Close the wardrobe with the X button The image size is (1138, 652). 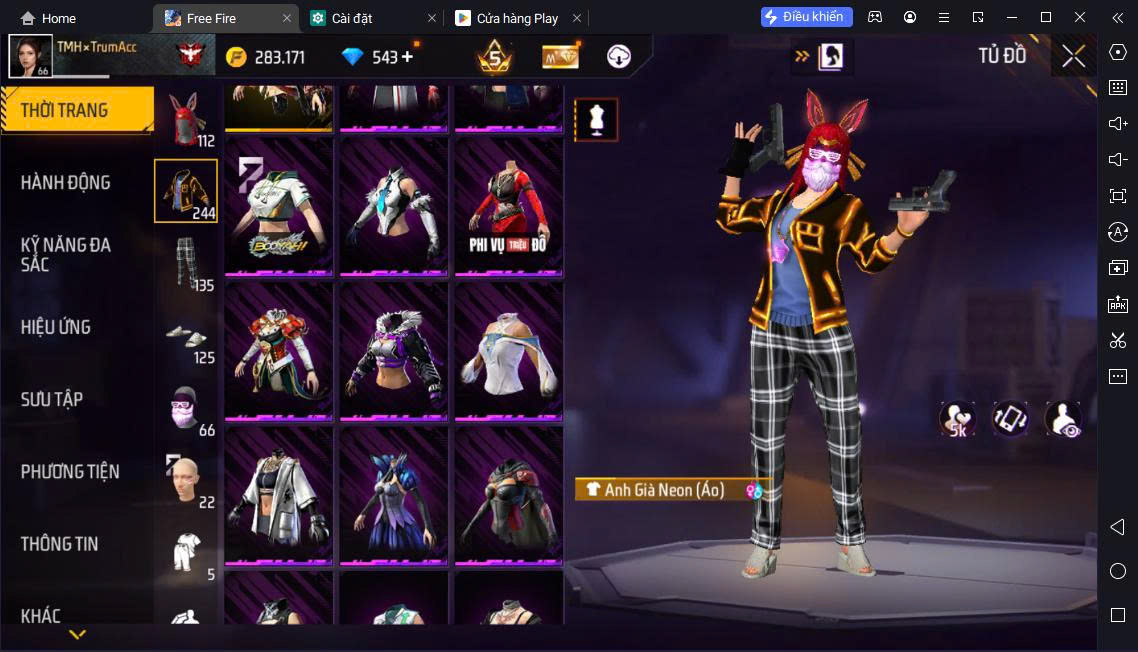click(1073, 56)
